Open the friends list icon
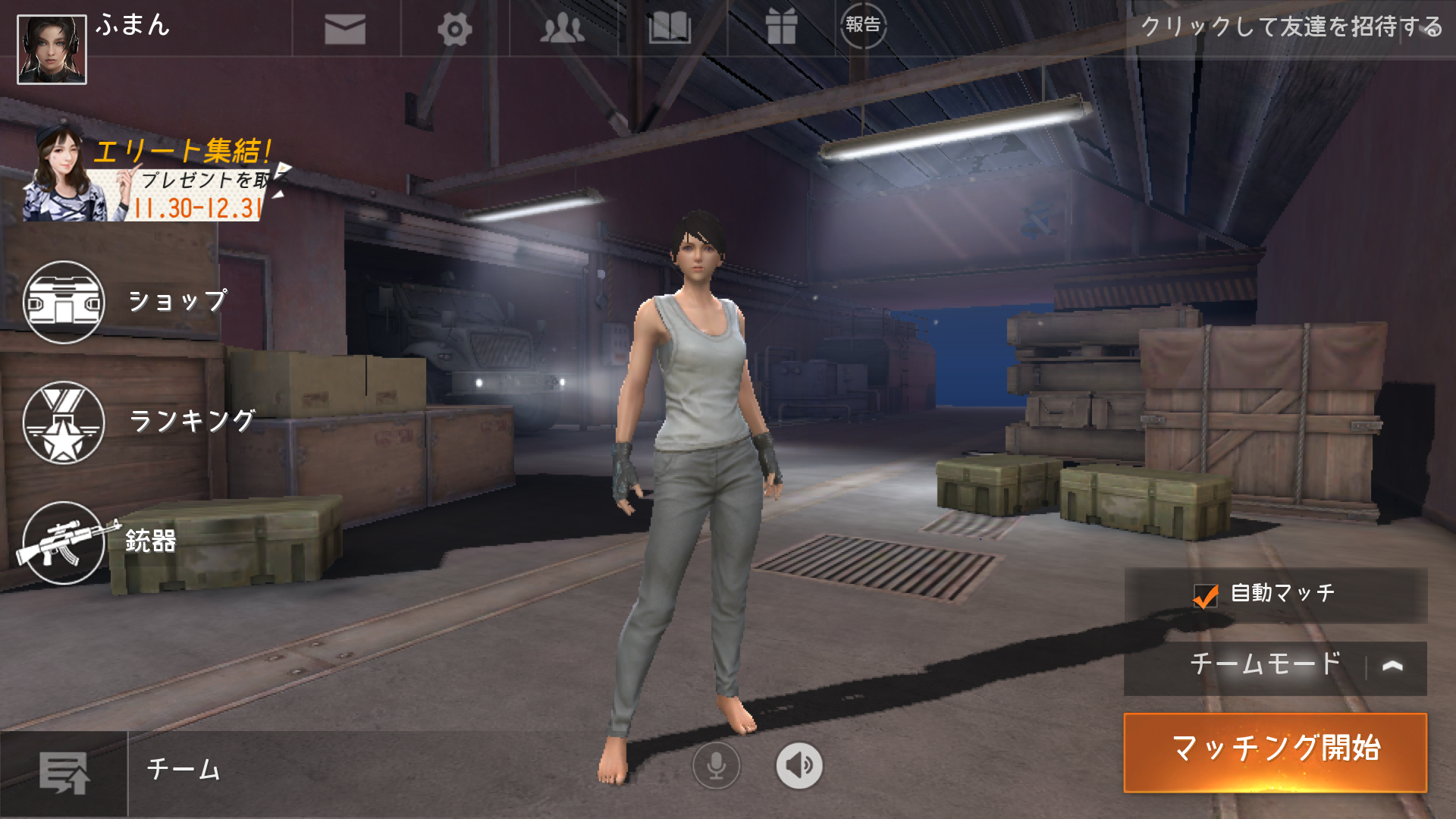The height and width of the screenshot is (819, 1456). tap(562, 30)
